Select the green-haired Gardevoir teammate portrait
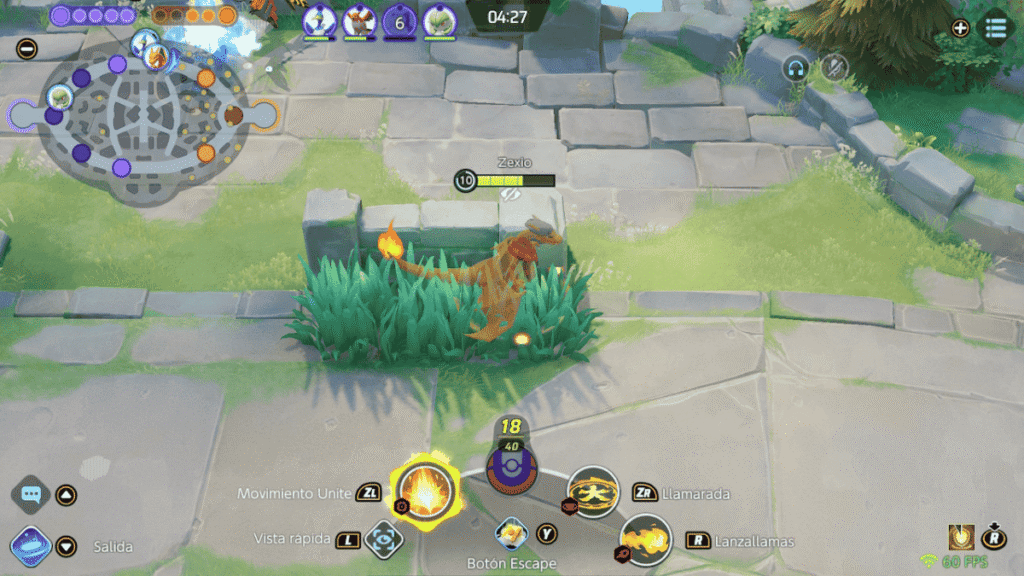This screenshot has height=576, width=1024. click(439, 21)
